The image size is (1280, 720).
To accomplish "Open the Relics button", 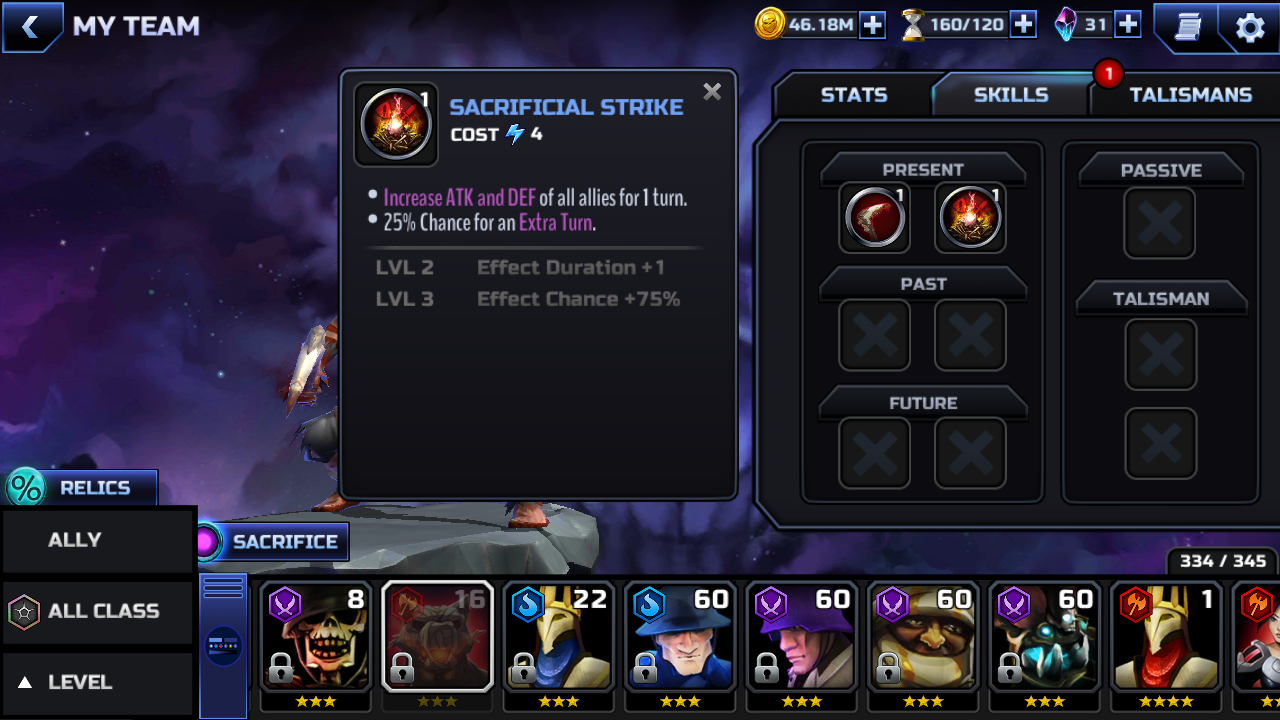I will [82, 488].
